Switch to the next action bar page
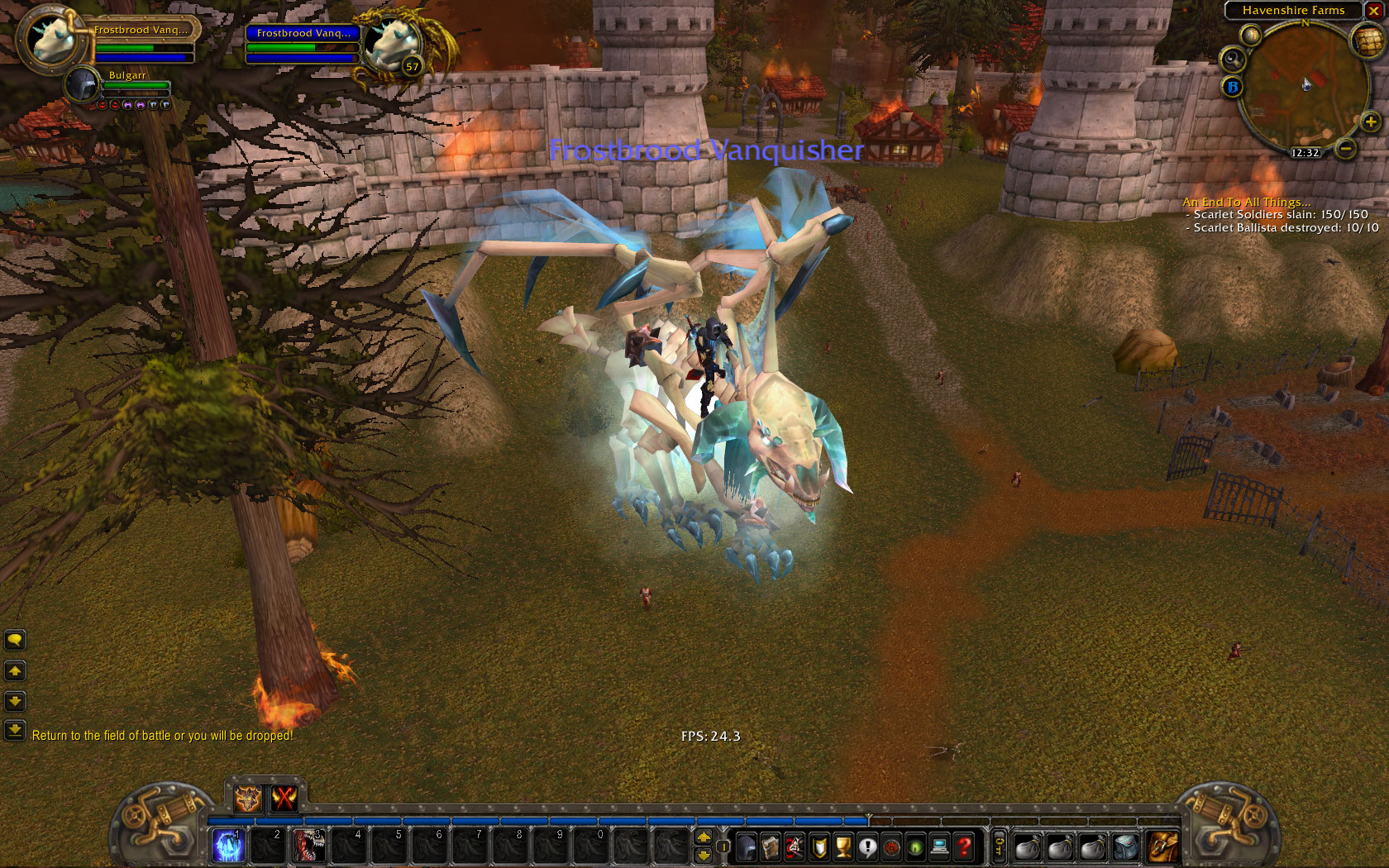The width and height of the screenshot is (1389, 868). [704, 837]
